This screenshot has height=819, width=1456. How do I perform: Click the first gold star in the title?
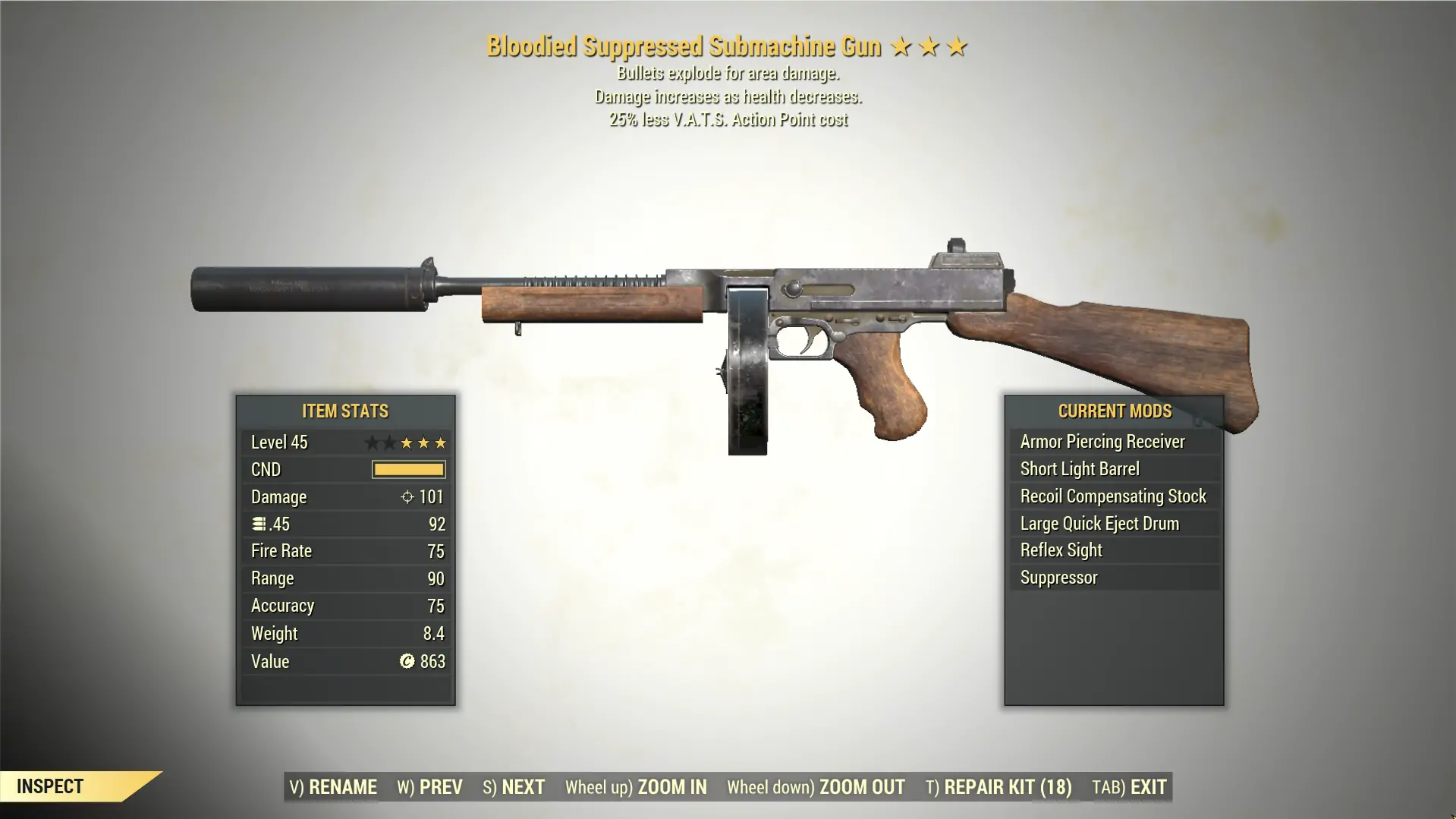click(x=900, y=46)
